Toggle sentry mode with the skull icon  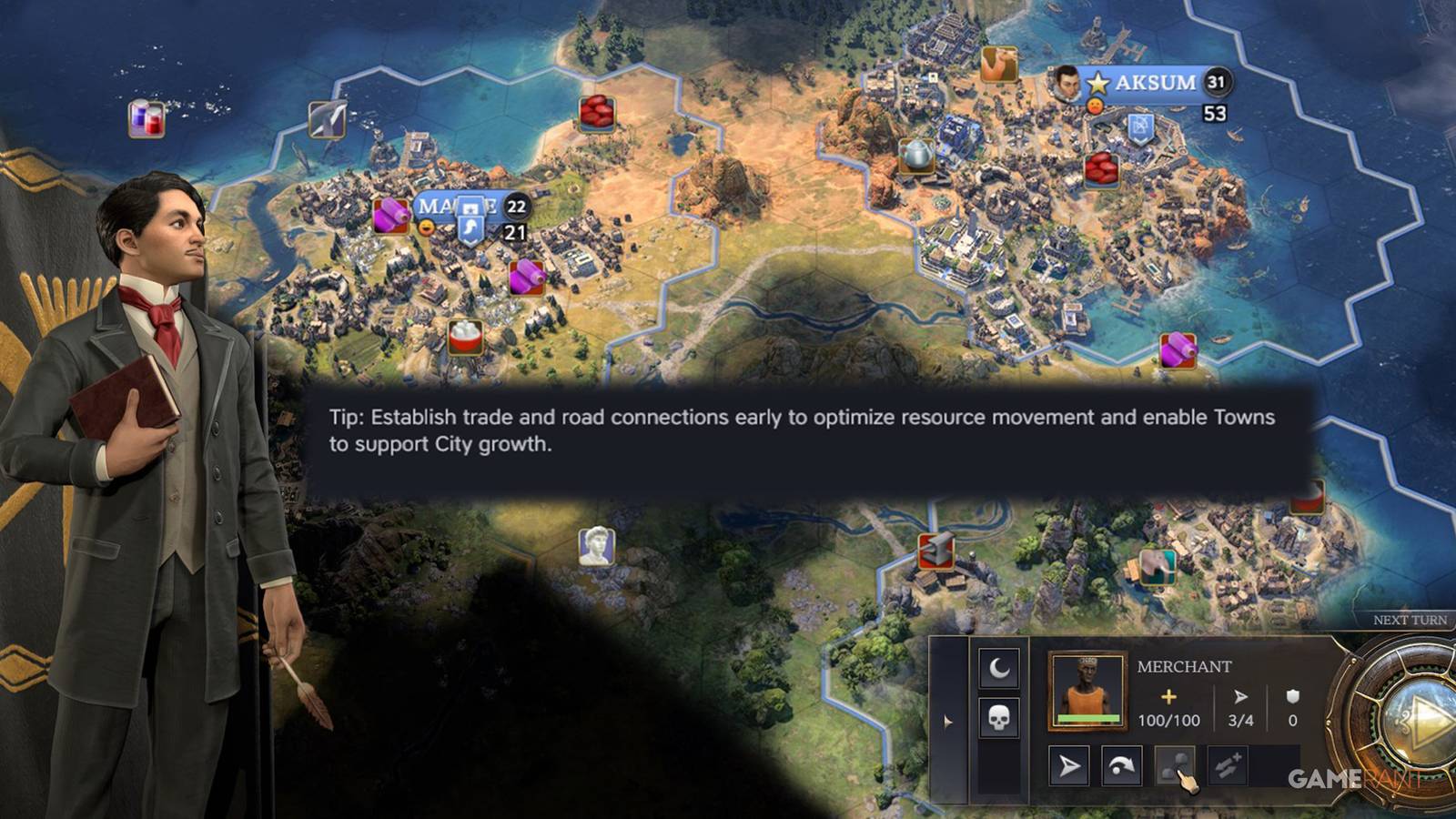[998, 717]
